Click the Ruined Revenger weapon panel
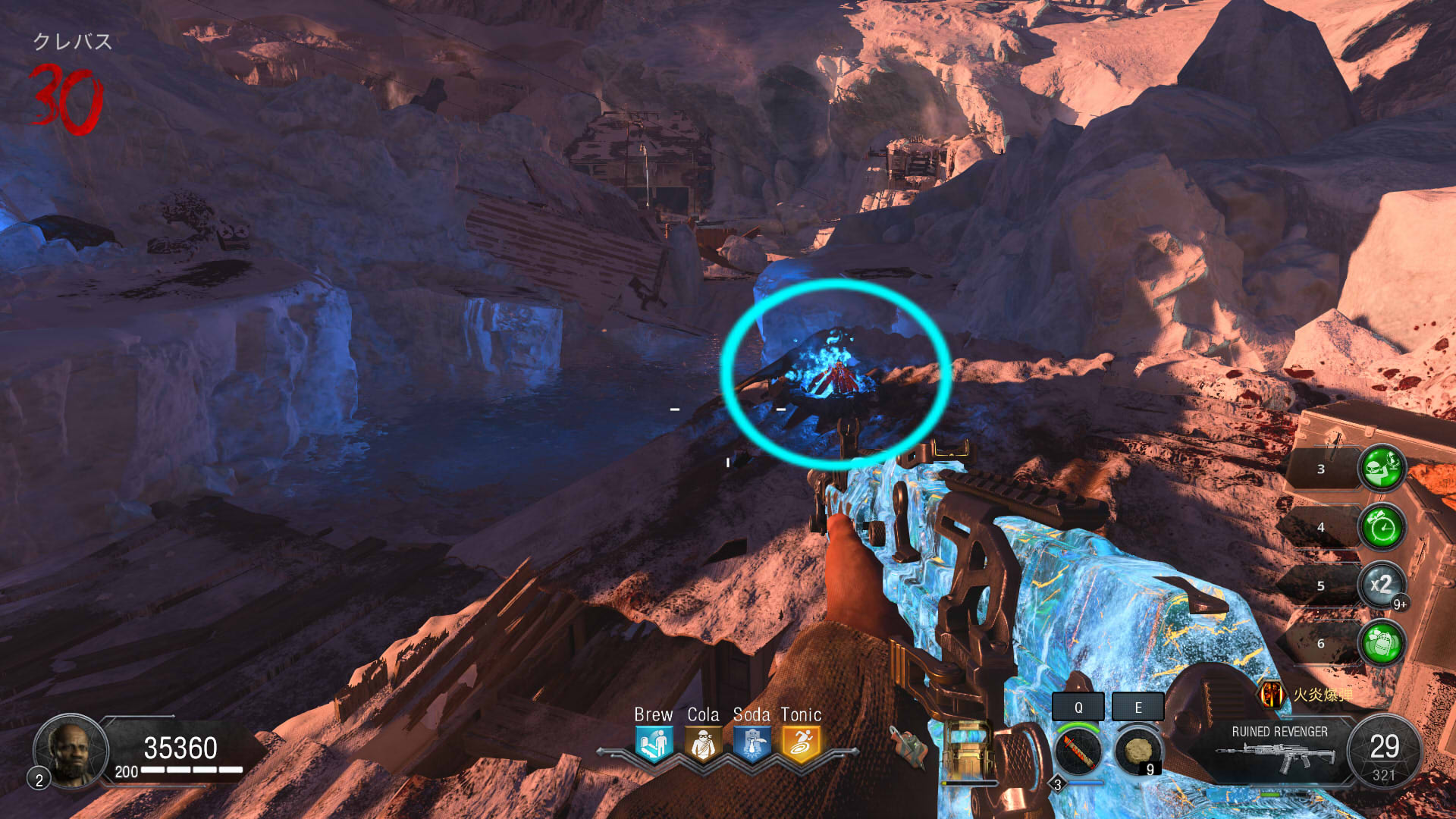Image resolution: width=1456 pixels, height=819 pixels. 1279,749
